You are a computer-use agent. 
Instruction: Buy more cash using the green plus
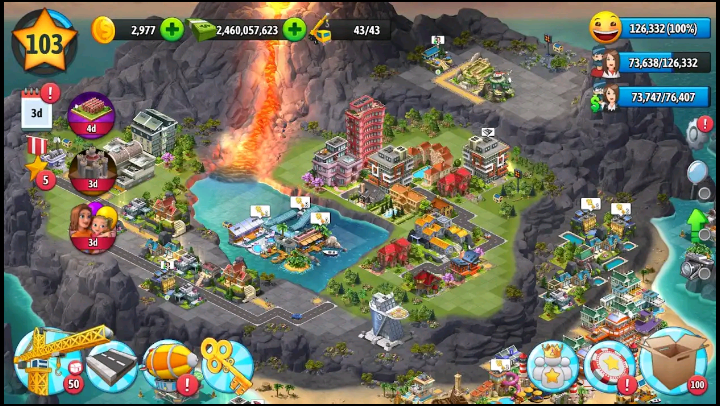click(294, 29)
